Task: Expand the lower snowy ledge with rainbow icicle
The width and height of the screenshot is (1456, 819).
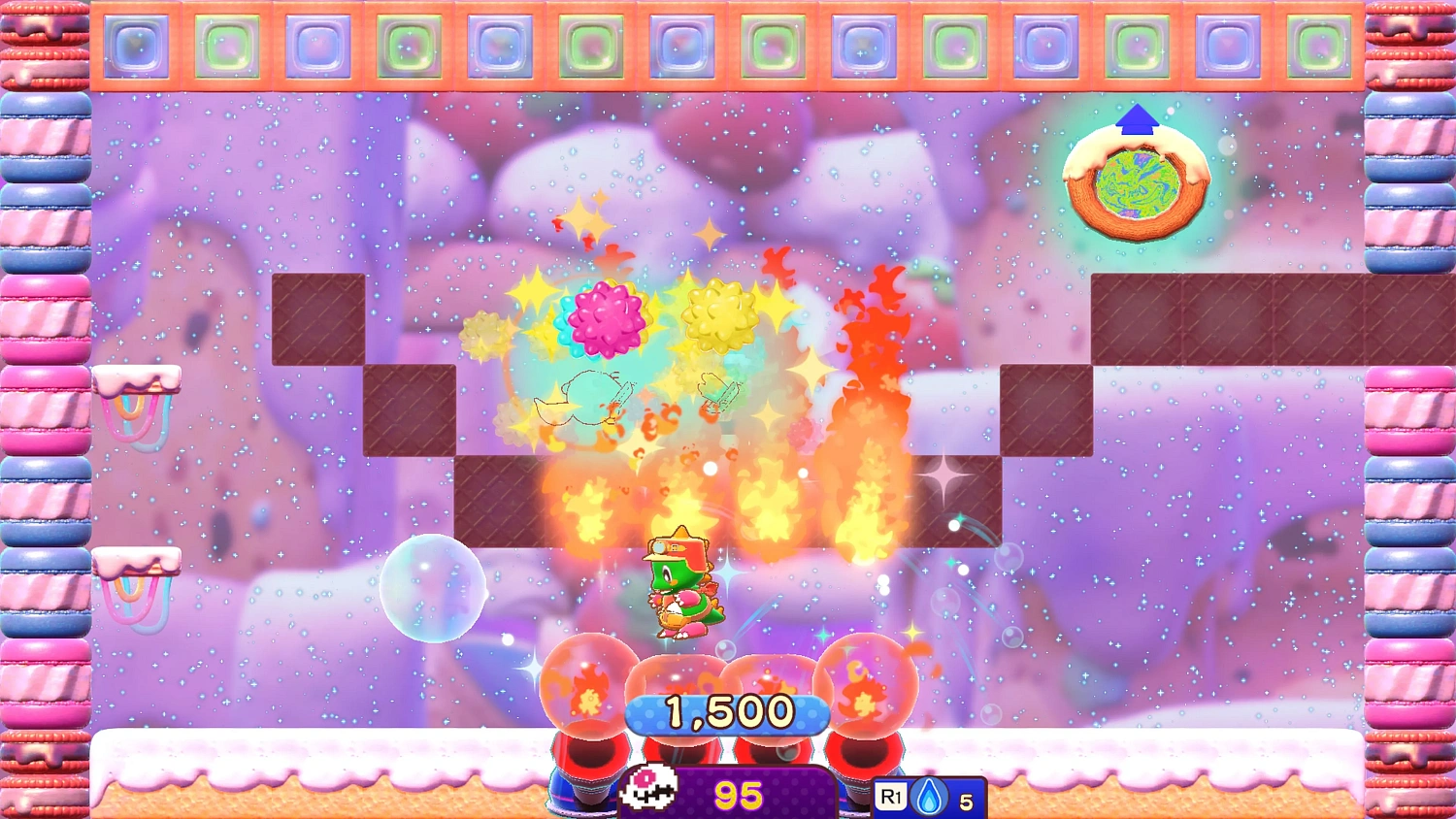Action: (x=134, y=563)
